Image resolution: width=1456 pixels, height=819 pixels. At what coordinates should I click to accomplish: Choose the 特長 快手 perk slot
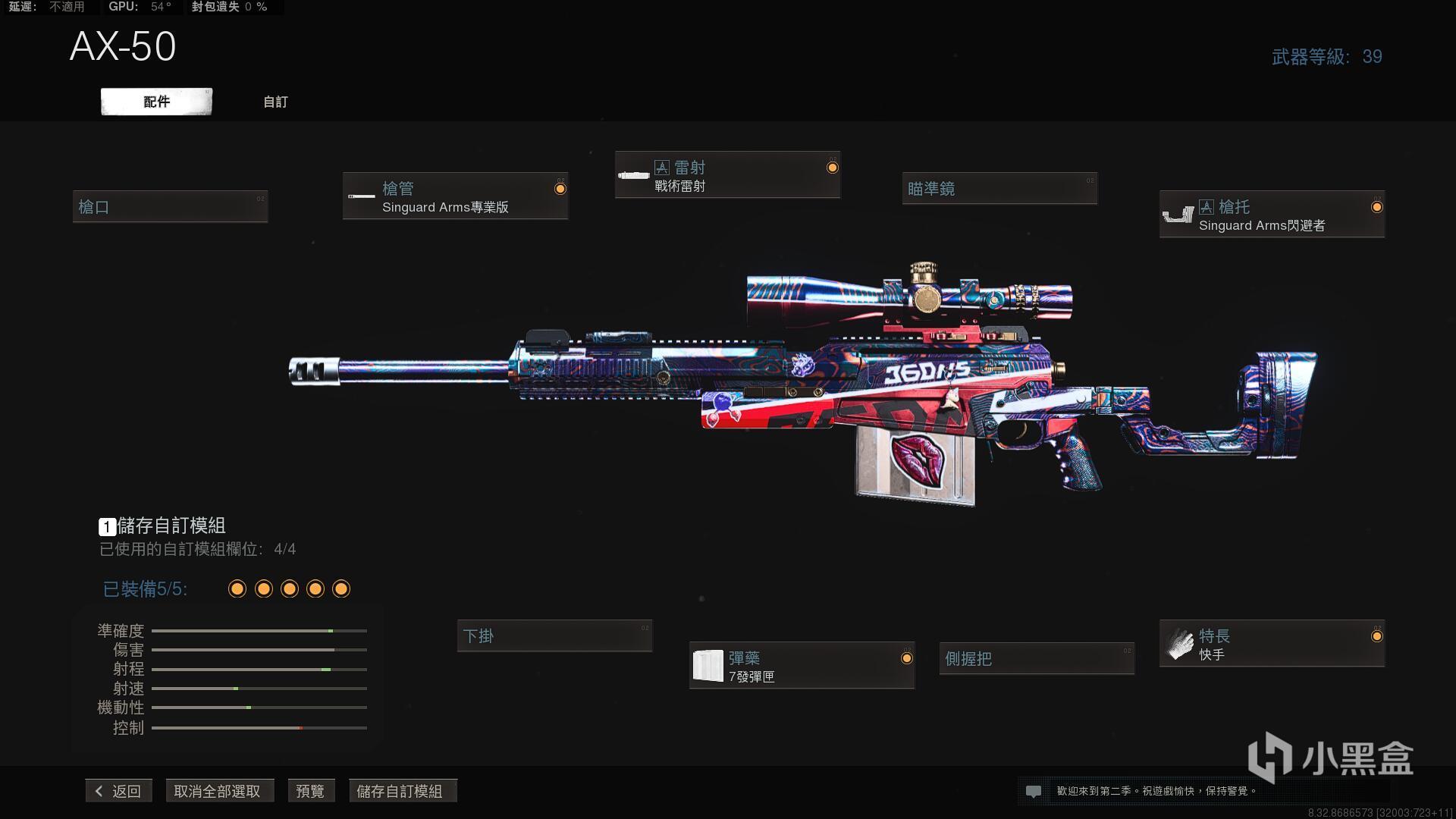click(x=1272, y=645)
